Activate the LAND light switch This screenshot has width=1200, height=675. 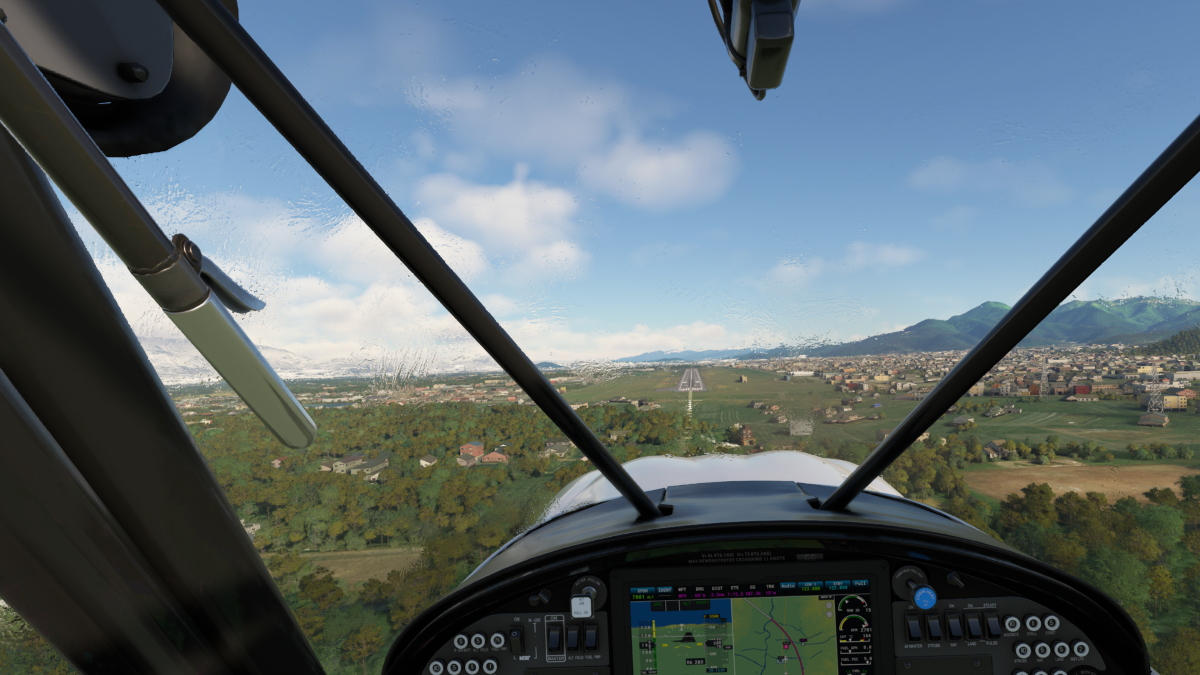pyautogui.click(x=973, y=627)
